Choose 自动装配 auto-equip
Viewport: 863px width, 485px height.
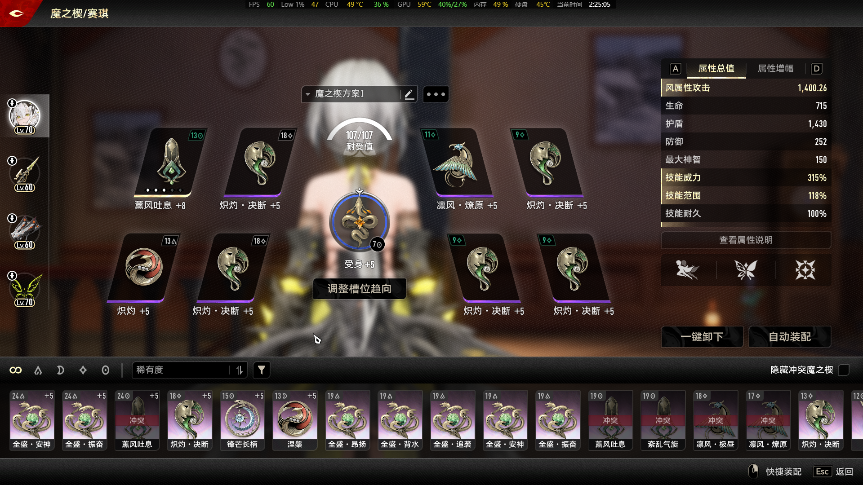788,337
